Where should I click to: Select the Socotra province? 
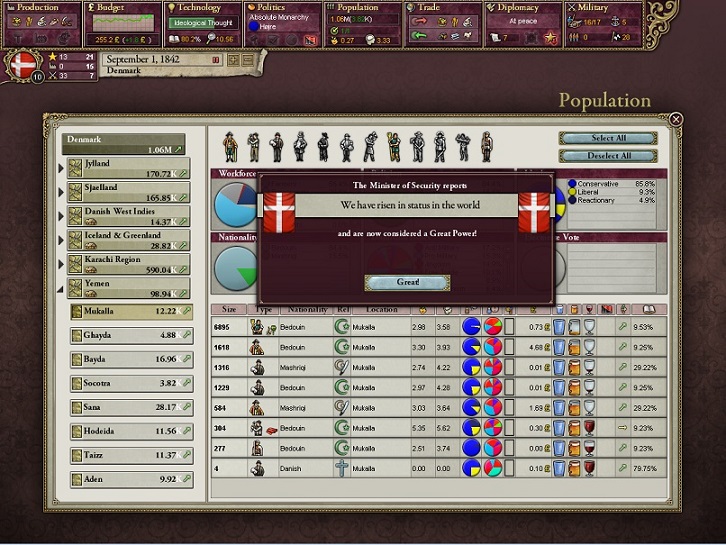click(132, 383)
